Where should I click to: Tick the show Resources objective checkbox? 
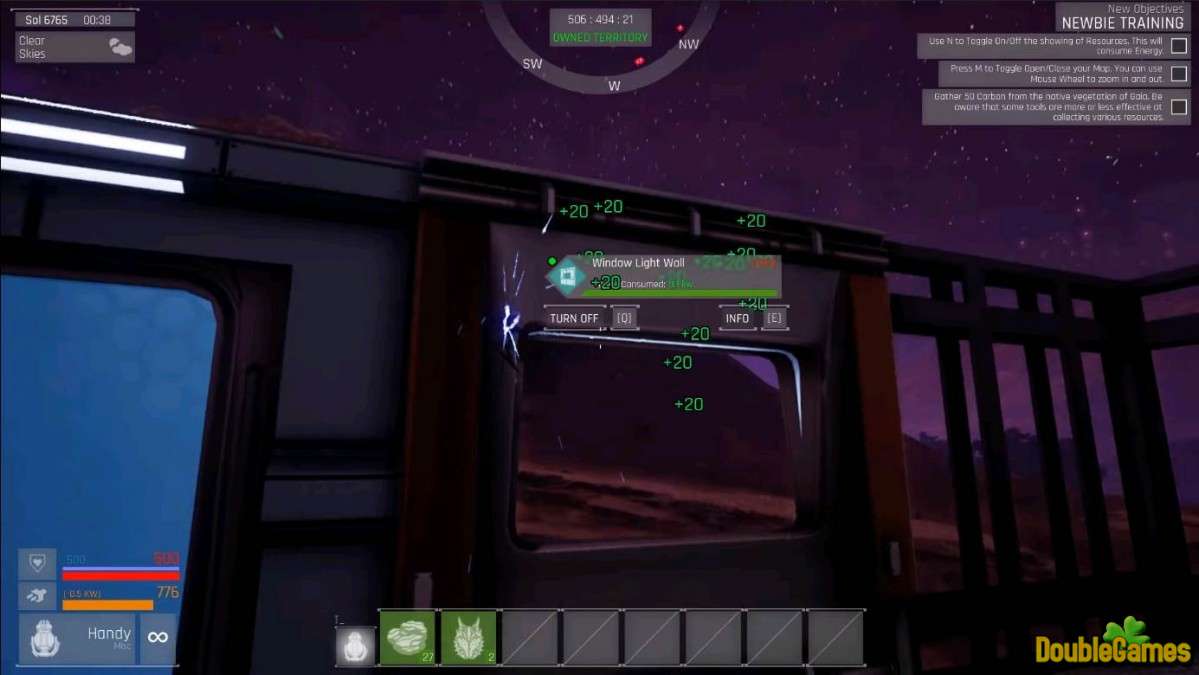coord(1179,46)
